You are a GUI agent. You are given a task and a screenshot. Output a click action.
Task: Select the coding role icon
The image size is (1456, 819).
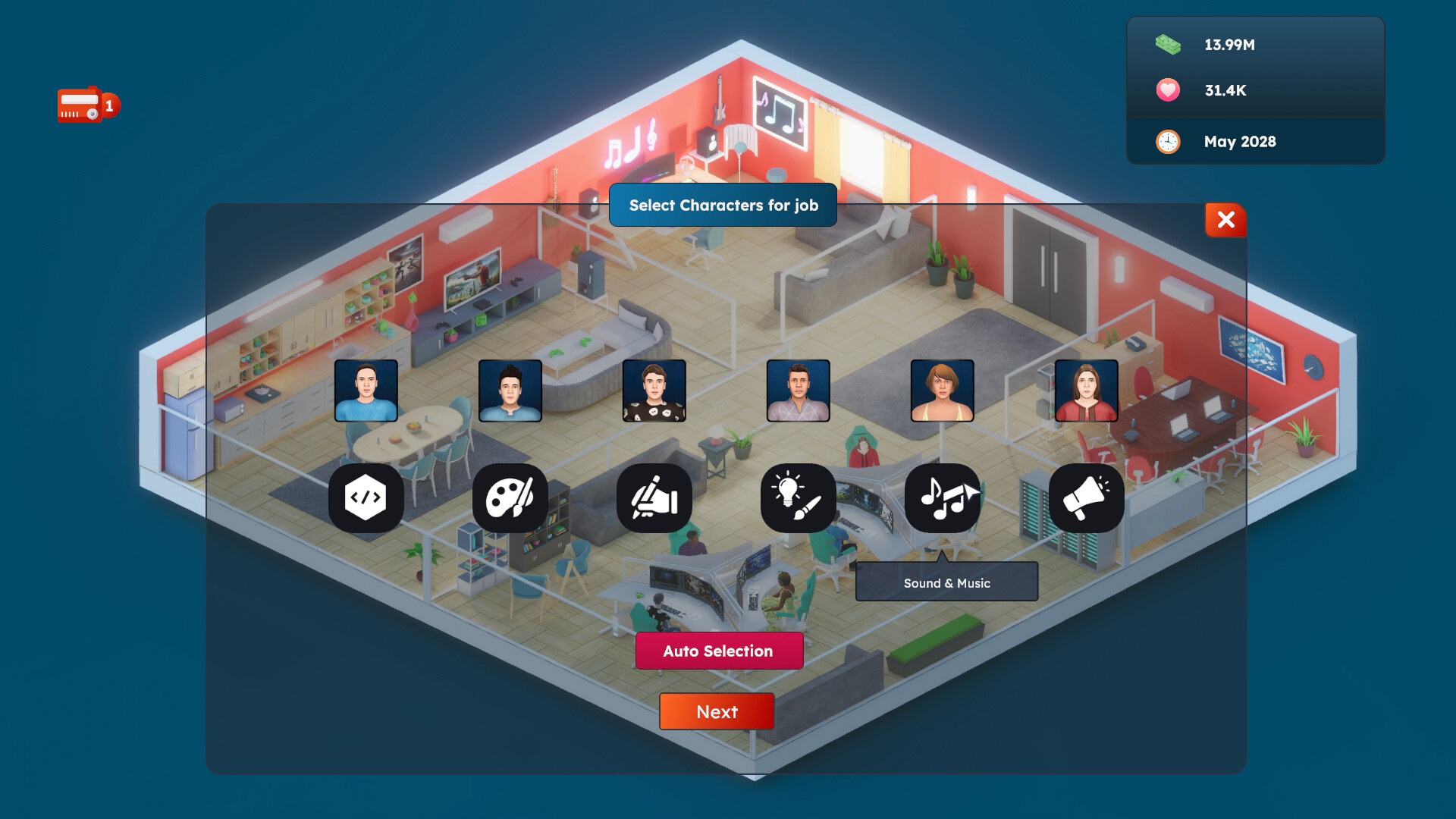point(367,497)
